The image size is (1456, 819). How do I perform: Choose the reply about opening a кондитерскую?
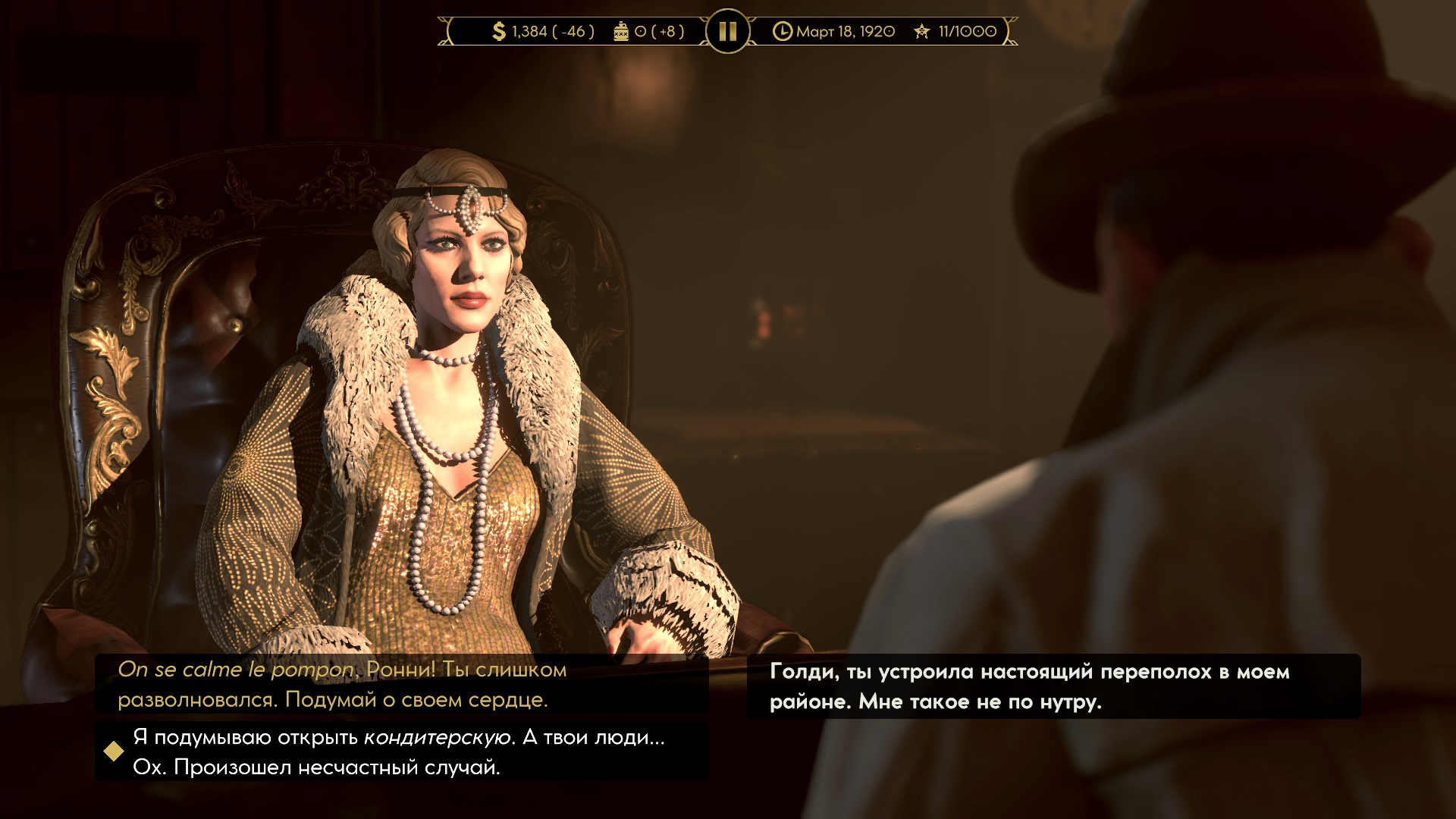pyautogui.click(x=400, y=752)
